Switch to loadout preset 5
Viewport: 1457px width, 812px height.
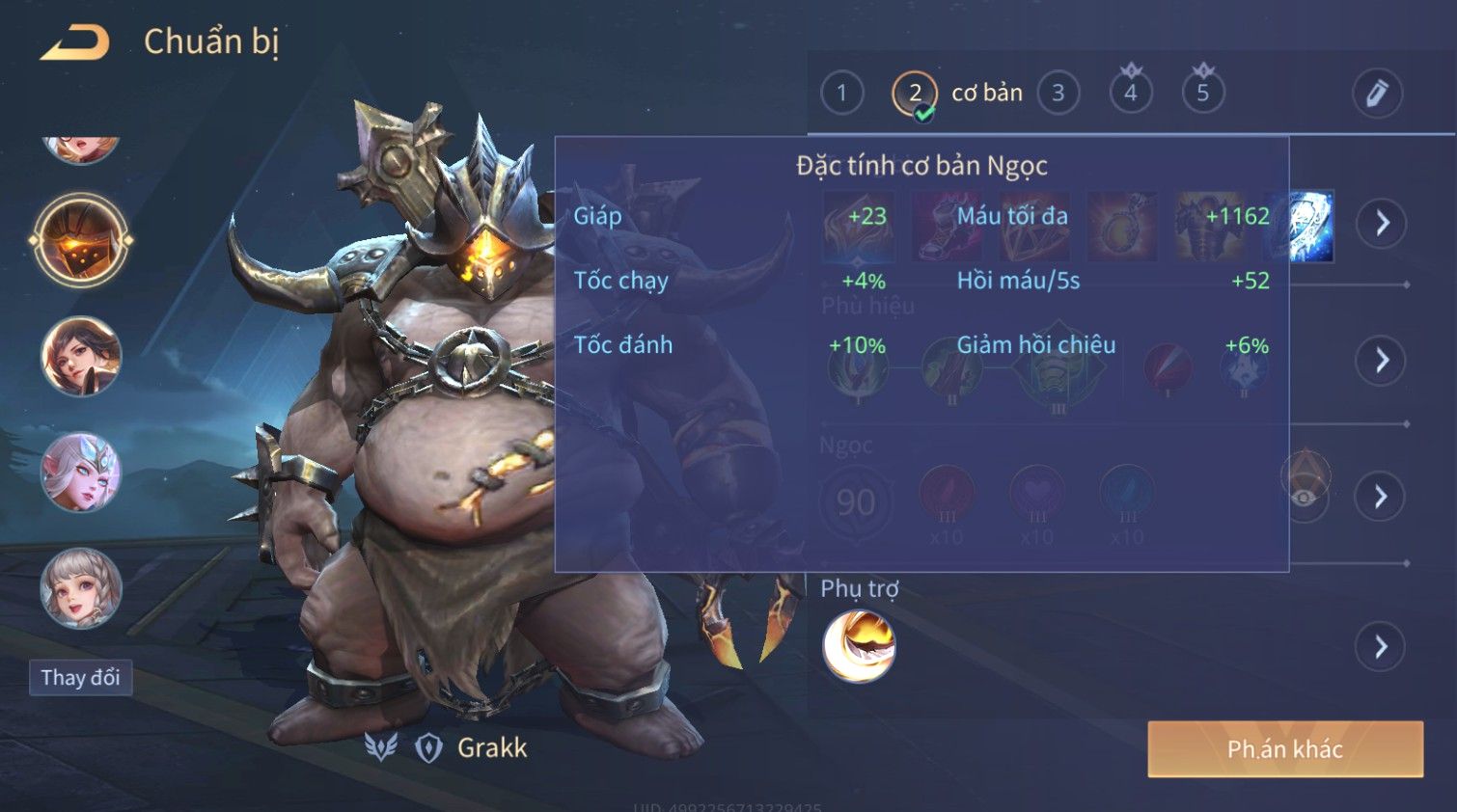click(x=1202, y=94)
